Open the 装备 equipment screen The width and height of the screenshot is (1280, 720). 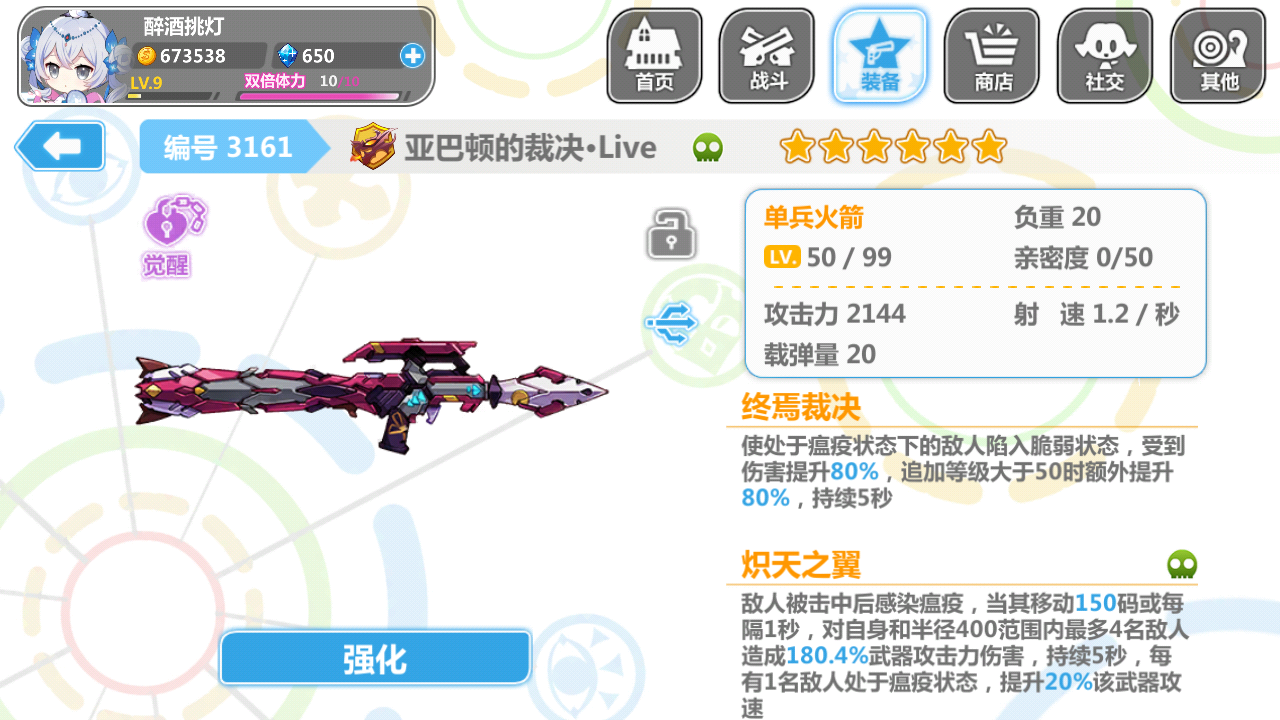[x=879, y=55]
